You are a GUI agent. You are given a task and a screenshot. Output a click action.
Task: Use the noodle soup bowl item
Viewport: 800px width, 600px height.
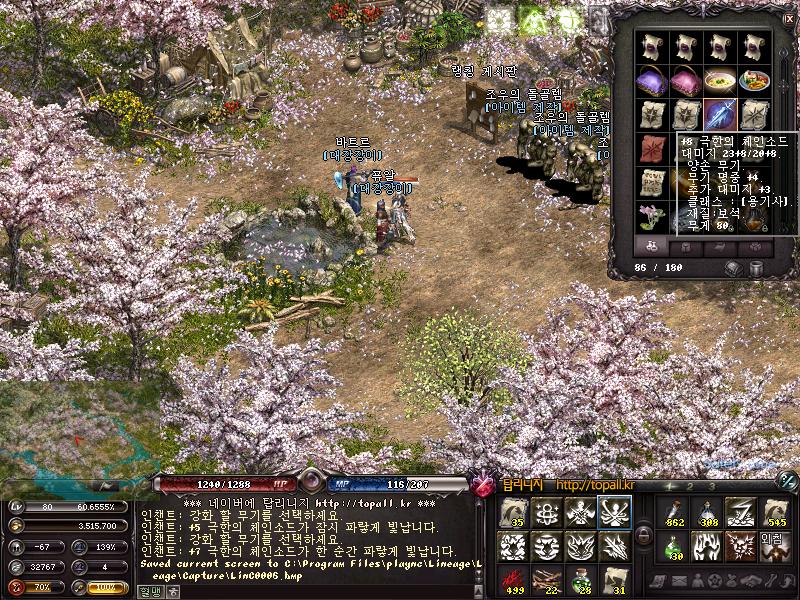click(x=720, y=80)
